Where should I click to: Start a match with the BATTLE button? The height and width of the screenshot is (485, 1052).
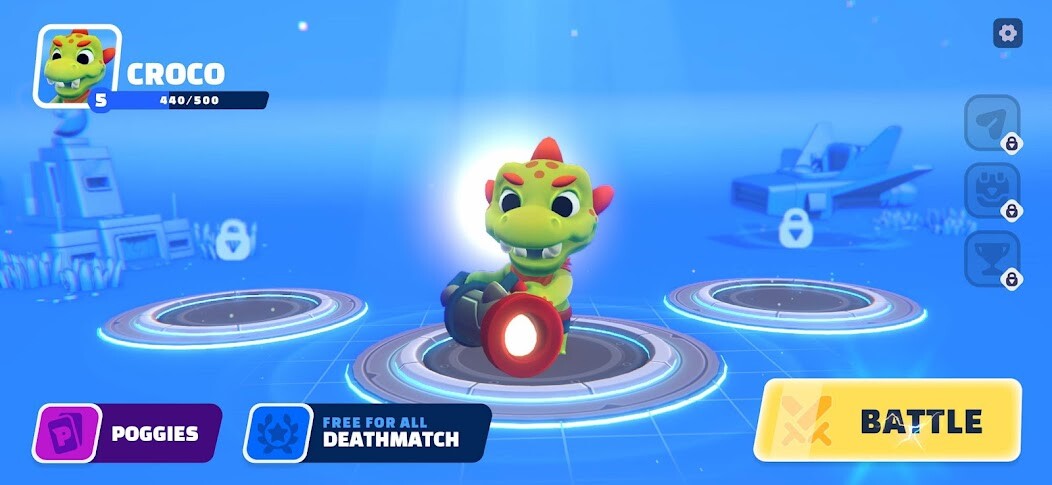pyautogui.click(x=887, y=420)
